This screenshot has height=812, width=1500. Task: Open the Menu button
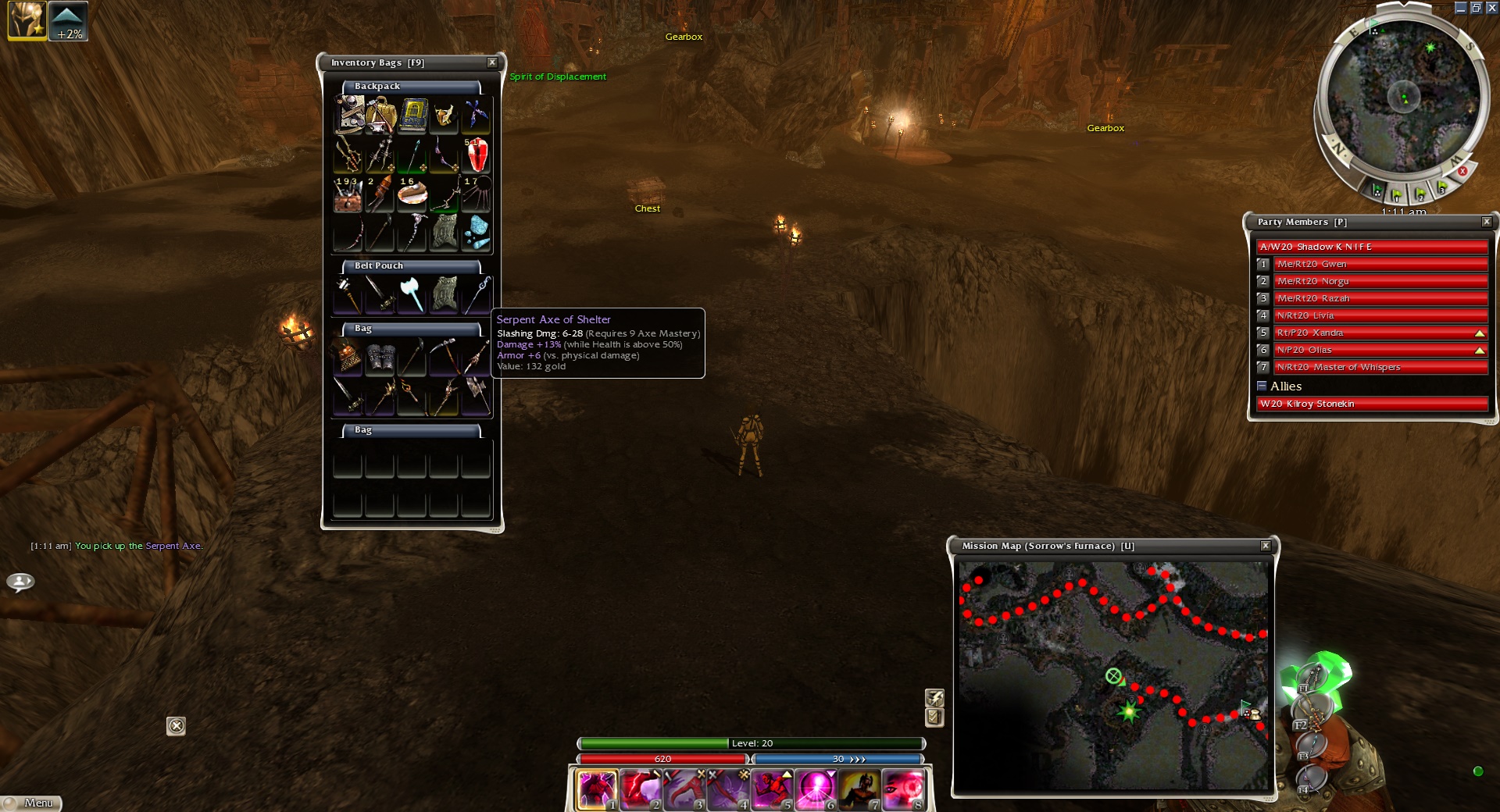(31, 803)
